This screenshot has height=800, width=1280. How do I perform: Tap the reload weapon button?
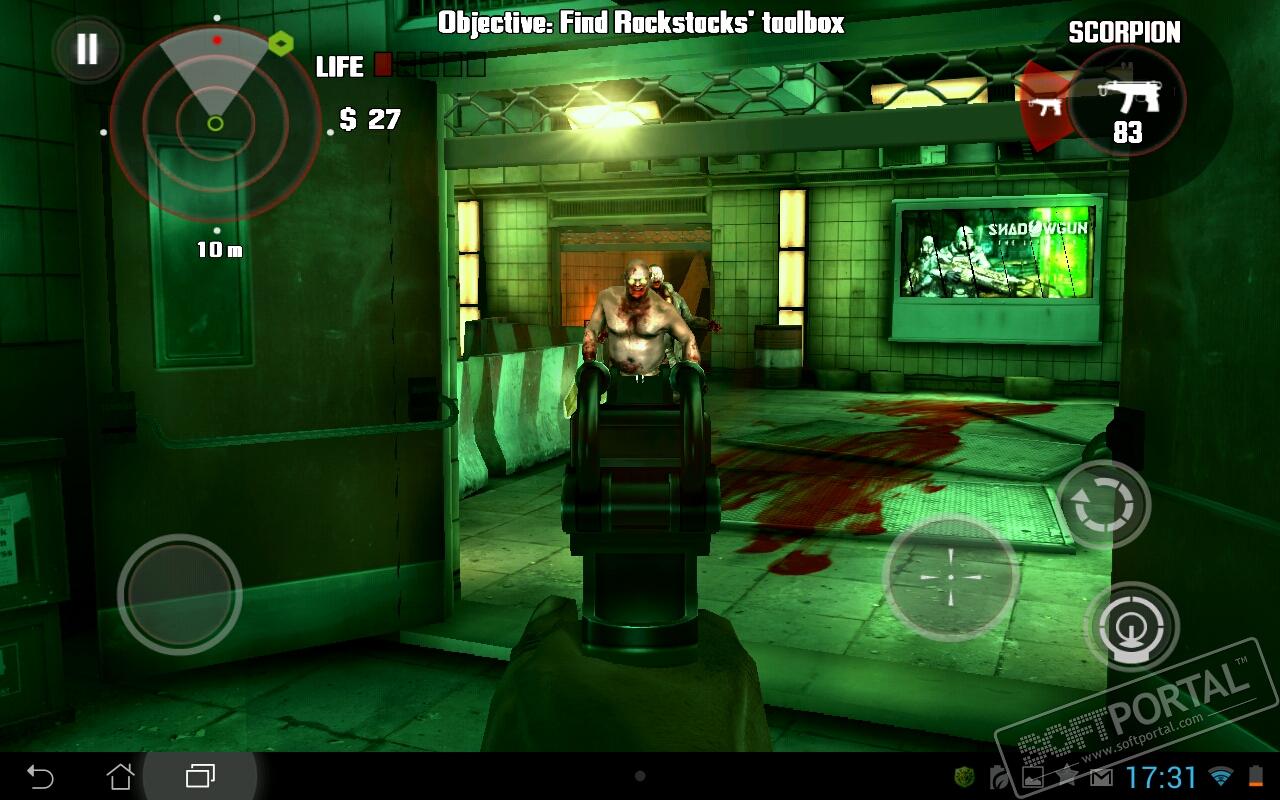[1103, 505]
